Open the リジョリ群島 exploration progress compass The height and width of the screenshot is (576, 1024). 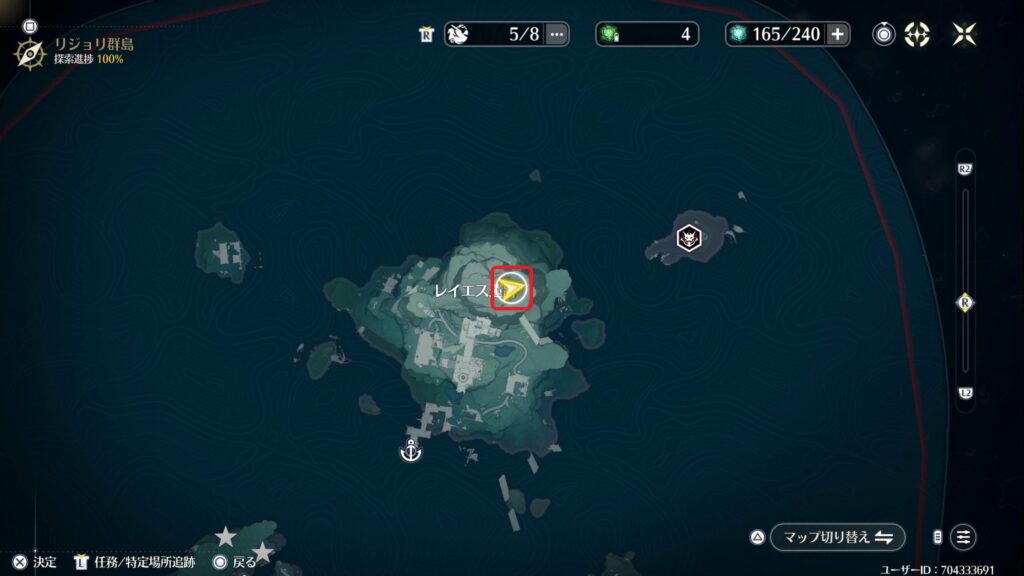click(31, 51)
